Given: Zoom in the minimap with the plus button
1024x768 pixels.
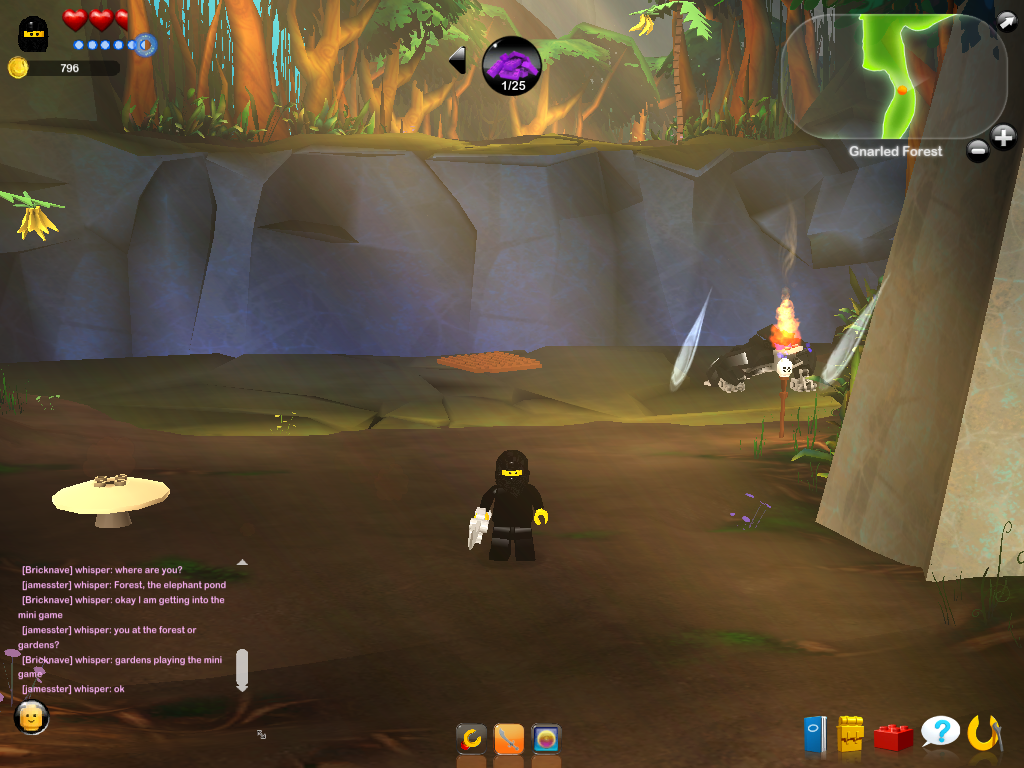Looking at the screenshot, I should (1003, 137).
